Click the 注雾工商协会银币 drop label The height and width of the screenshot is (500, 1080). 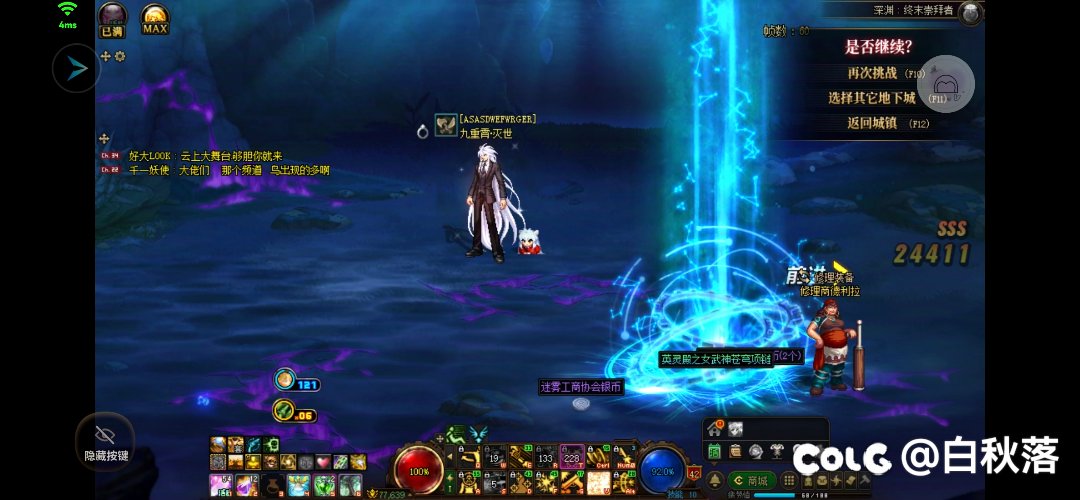[581, 387]
